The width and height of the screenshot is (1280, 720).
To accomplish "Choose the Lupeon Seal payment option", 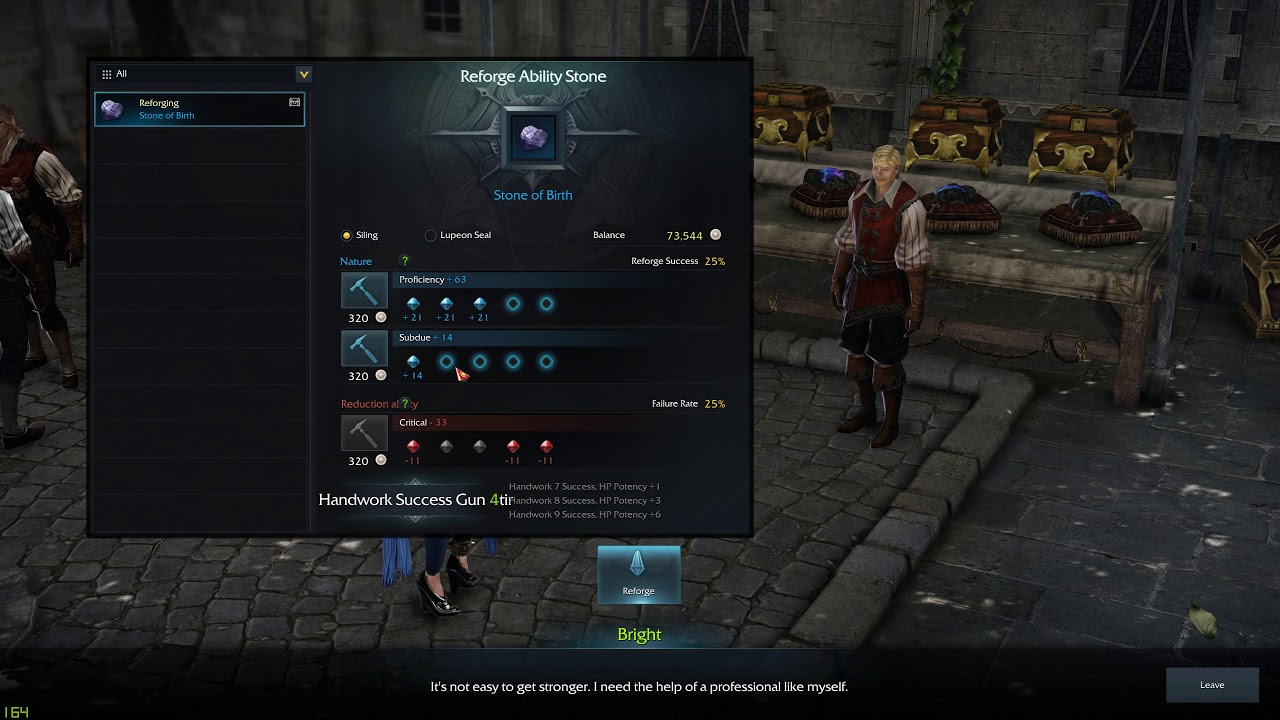I will click(431, 235).
